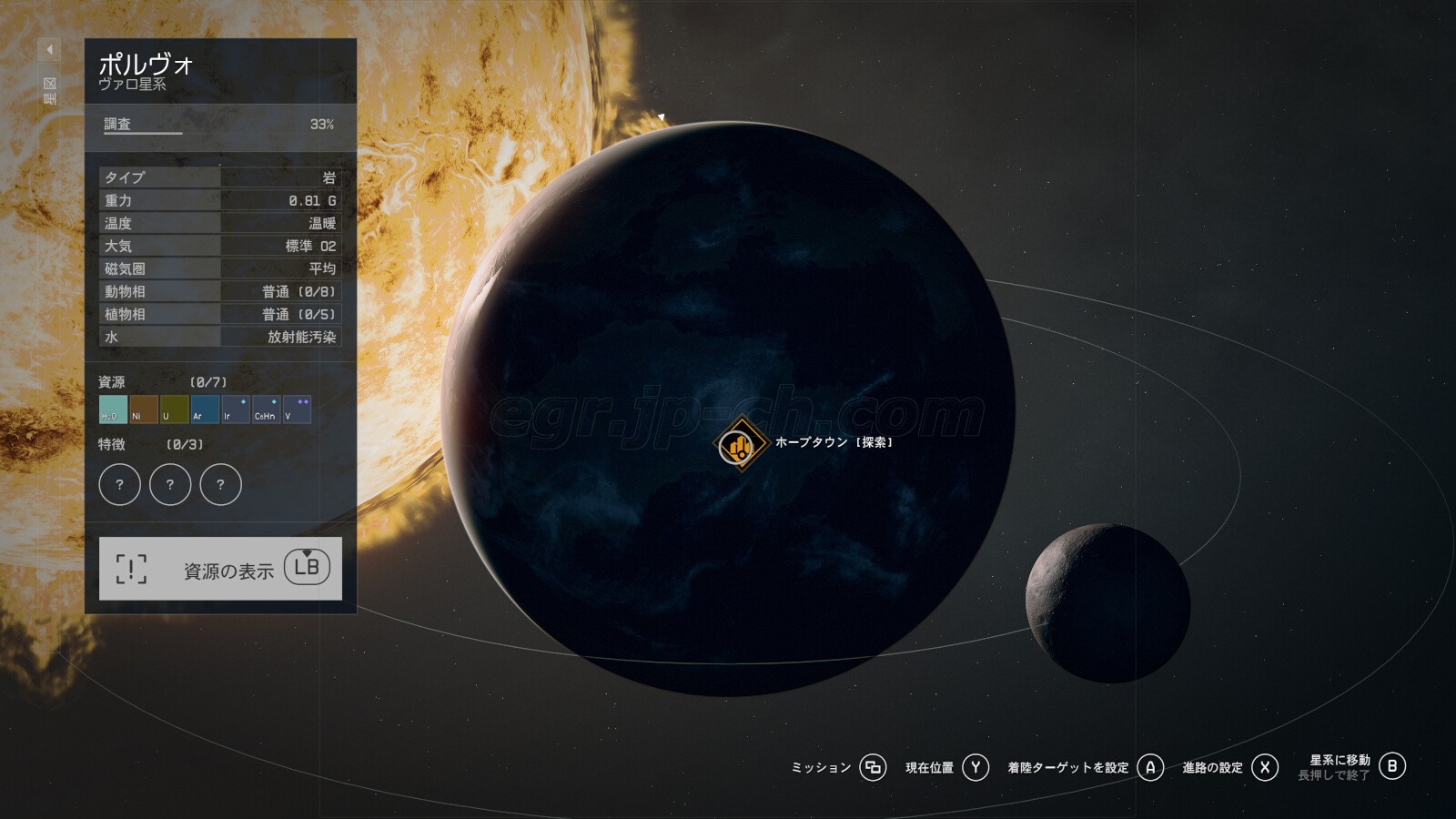Click the 資源の表示 show resources button
Image resolution: width=1456 pixels, height=819 pixels.
click(220, 569)
